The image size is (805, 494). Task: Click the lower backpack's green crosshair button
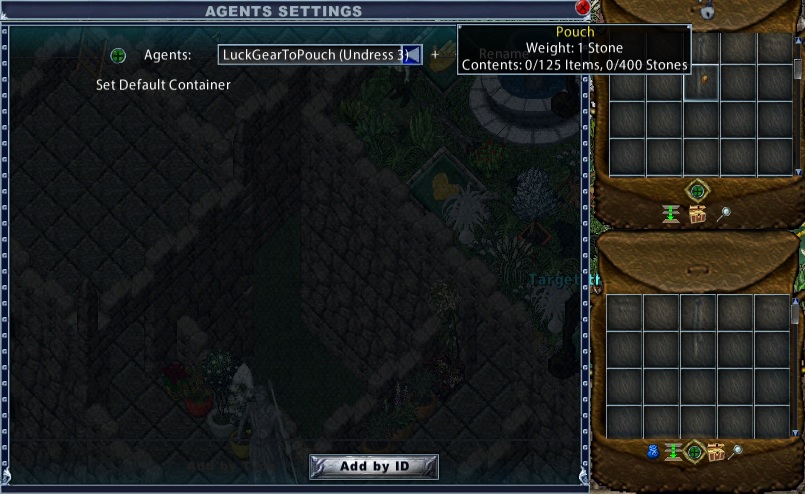click(693, 452)
